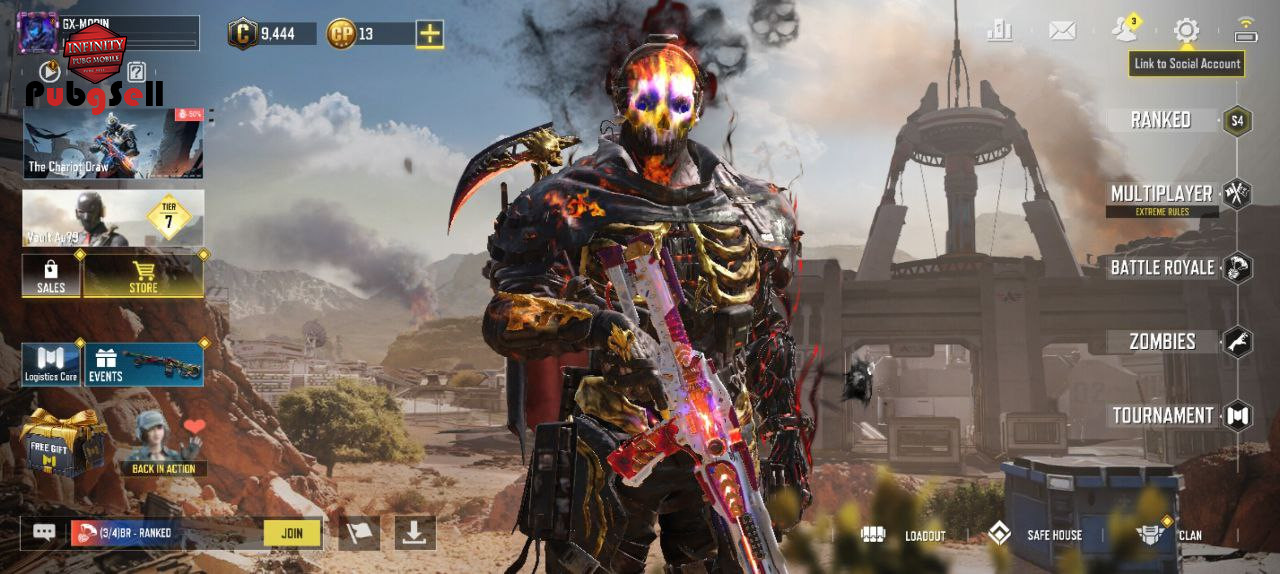This screenshot has width=1280, height=574.
Task: Check the mail envelope icon
Action: tap(1062, 30)
